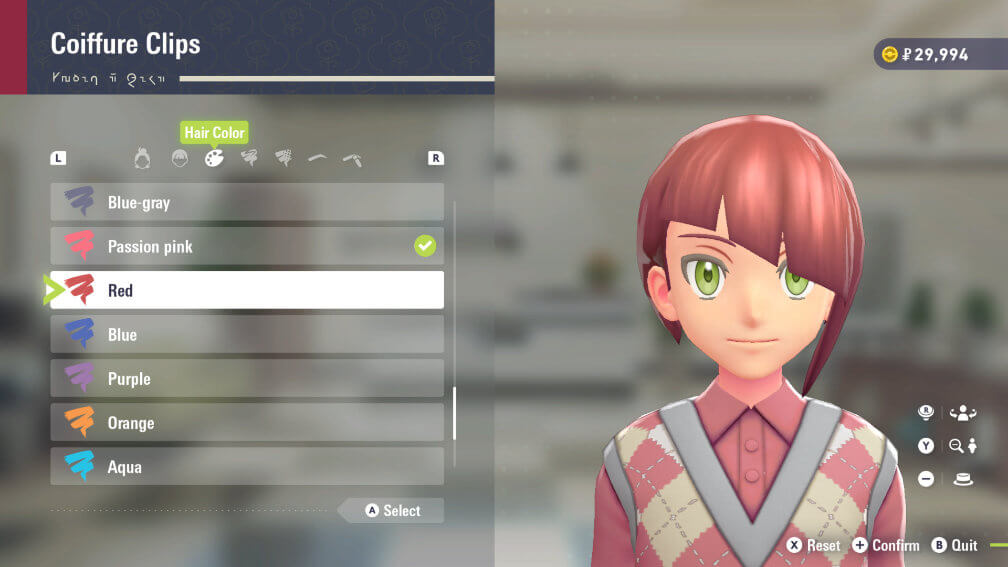Open the bangs style tab
1008x567 pixels.
tap(179, 158)
